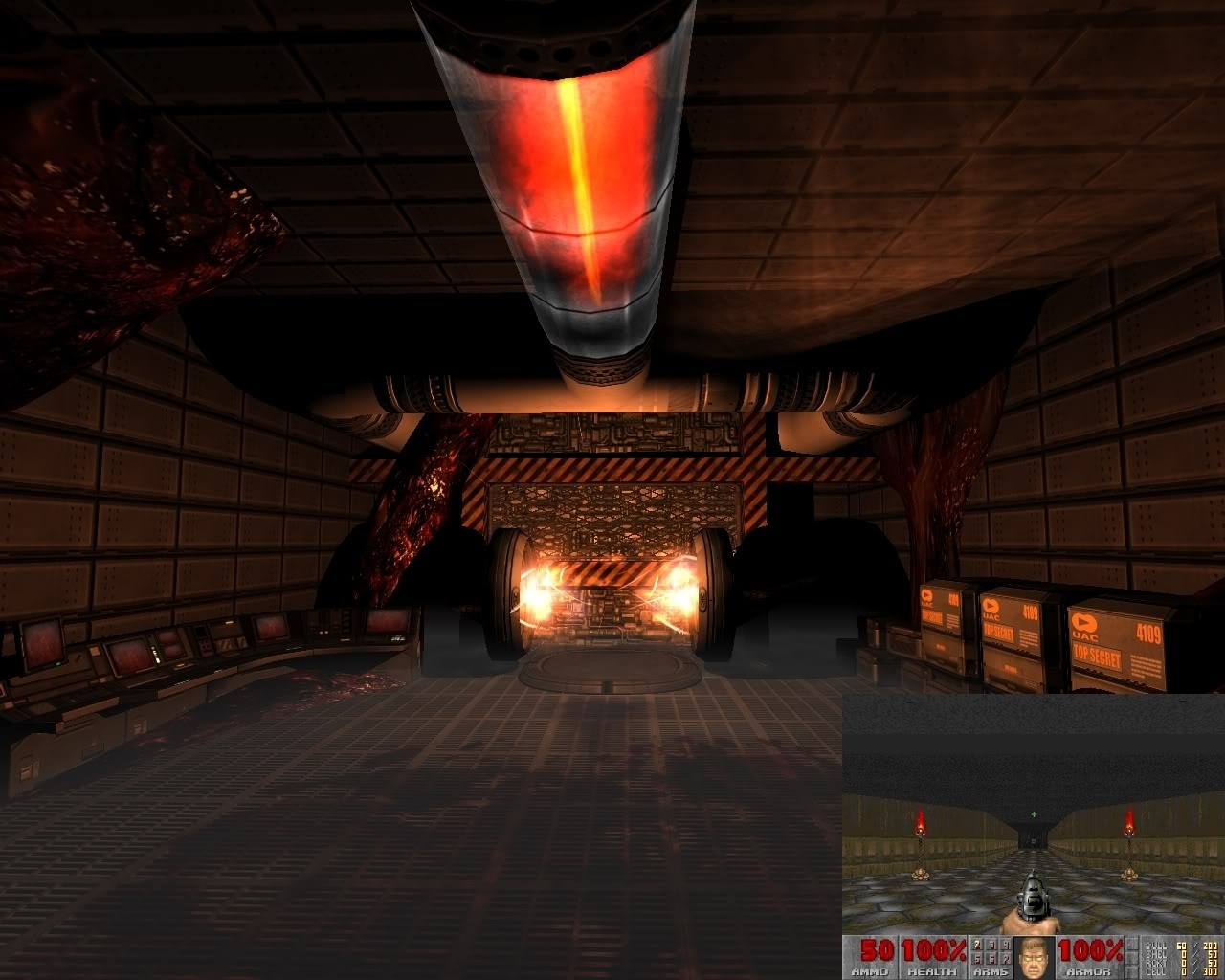This screenshot has width=1225, height=980.
Task: Click the UAC symbol on the leftmost crate
Action: click(926, 594)
